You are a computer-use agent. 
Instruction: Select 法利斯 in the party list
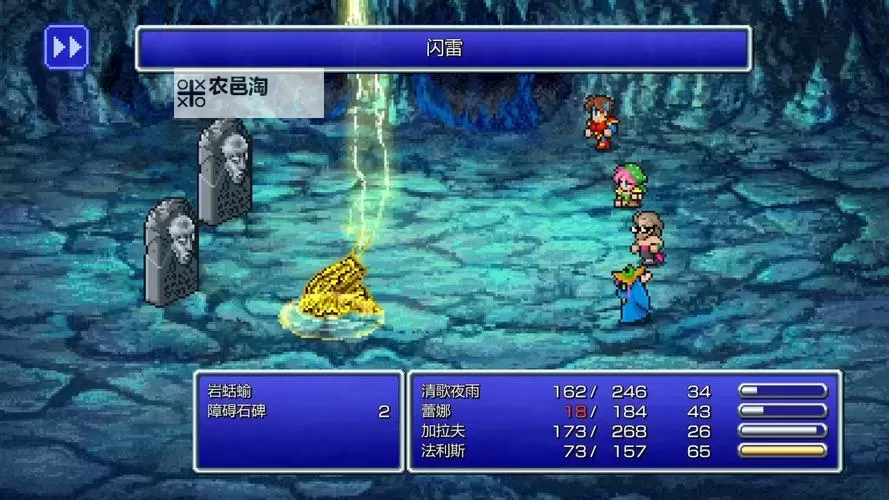pyautogui.click(x=444, y=451)
